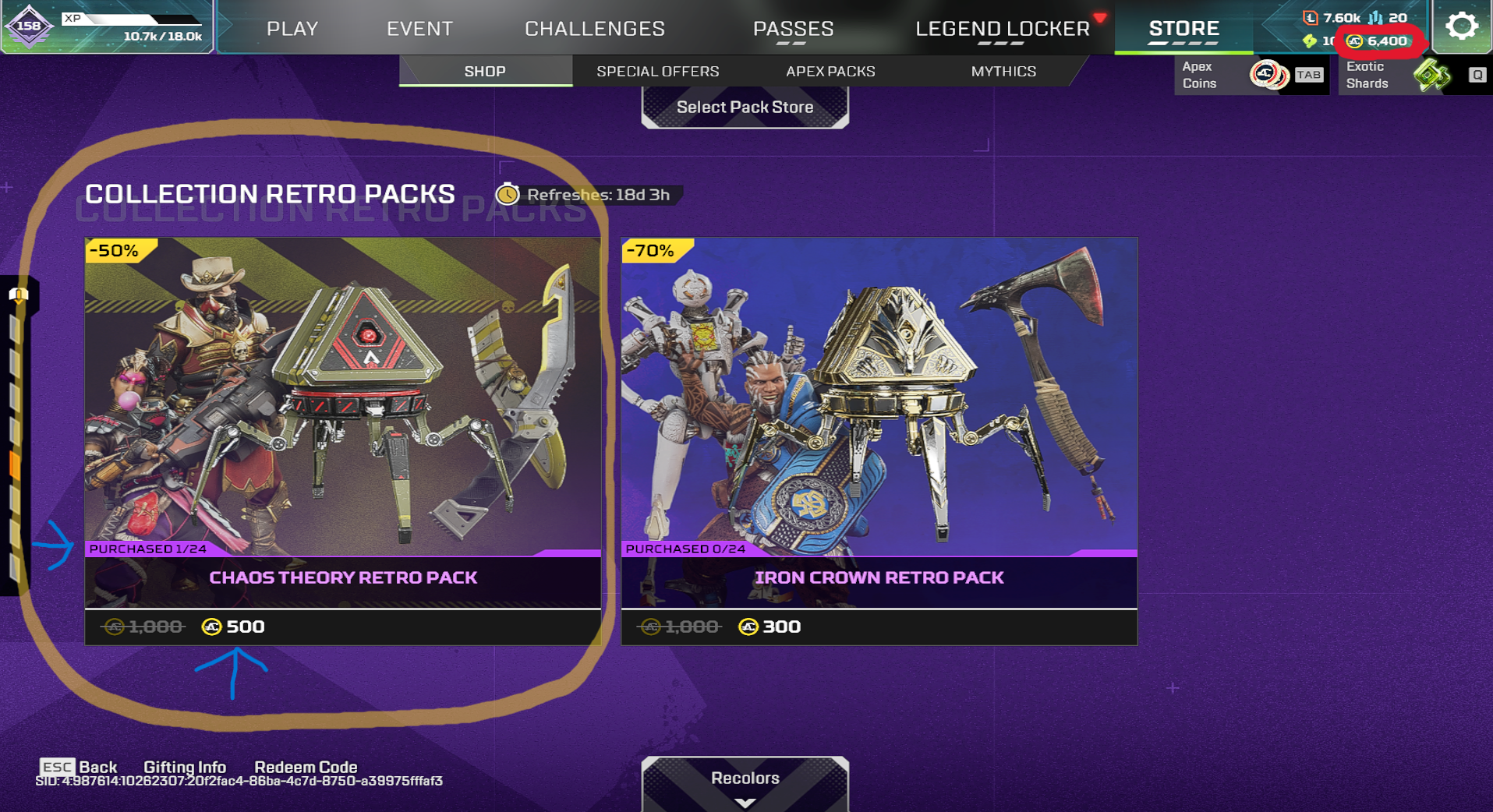Screen dimensions: 1493x812
Task: Go up to Select Pack Store
Action: 745,108
